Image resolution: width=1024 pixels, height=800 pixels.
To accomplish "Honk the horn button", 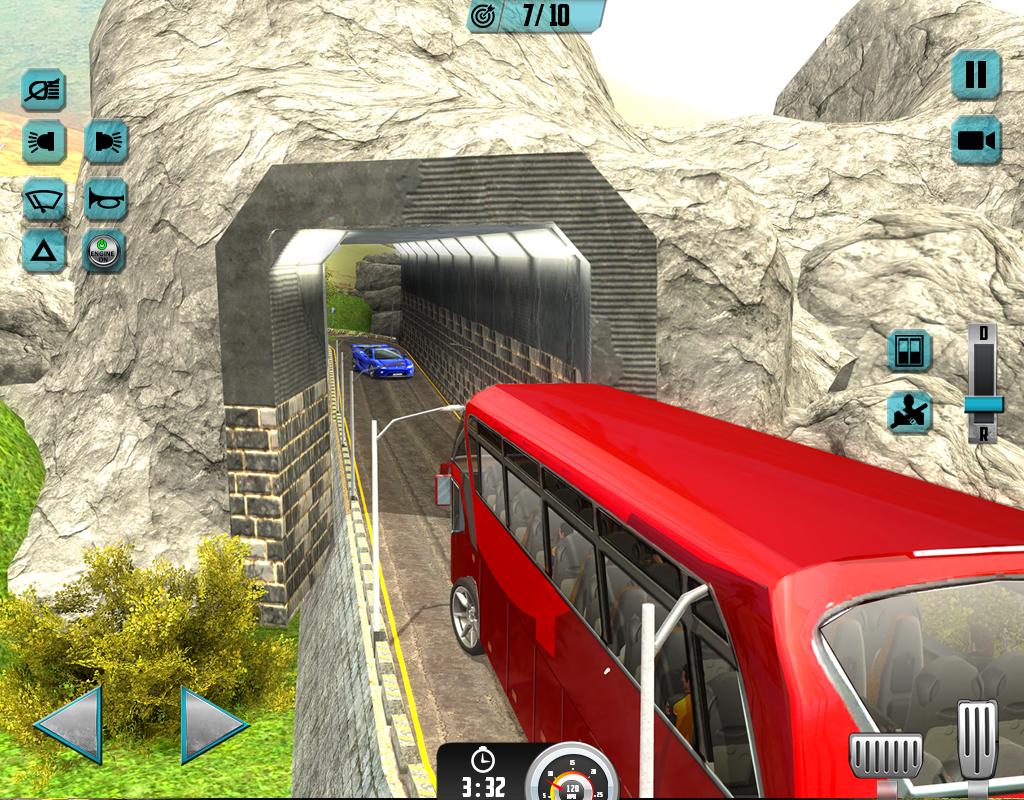I will click(105, 198).
